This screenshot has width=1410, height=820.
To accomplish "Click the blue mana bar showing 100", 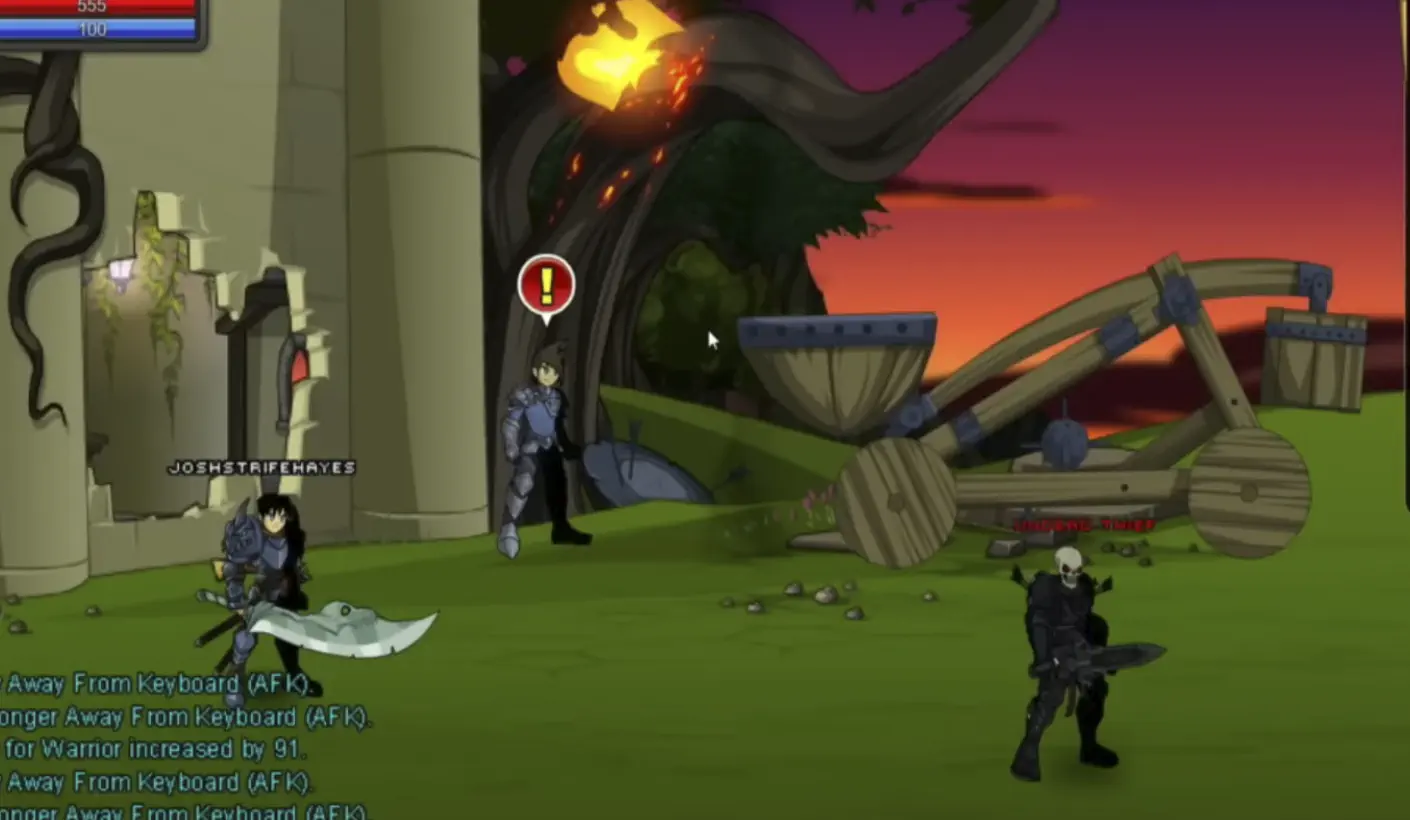I will point(95,29).
